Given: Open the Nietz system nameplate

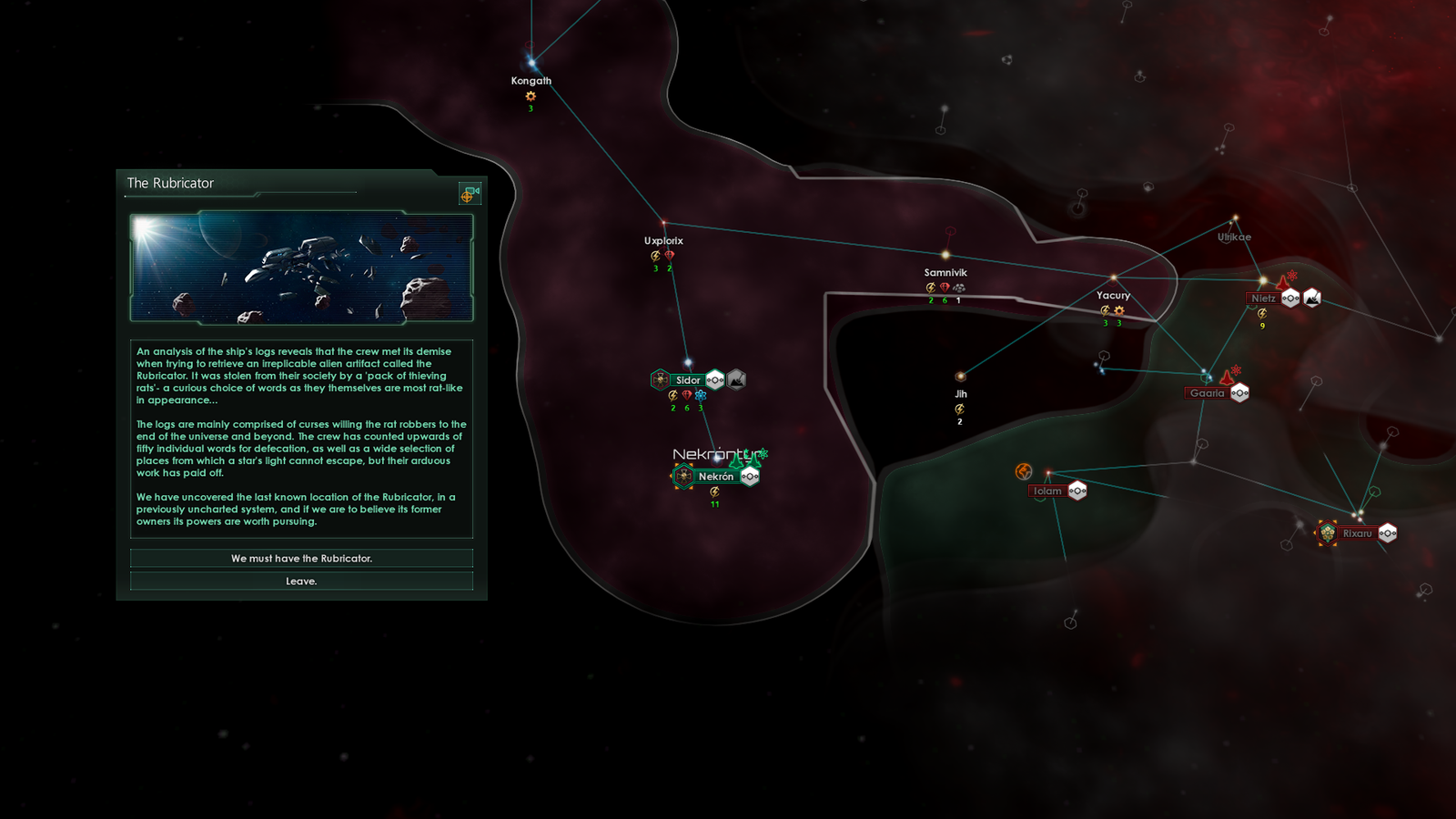Looking at the screenshot, I should pos(1263,298).
